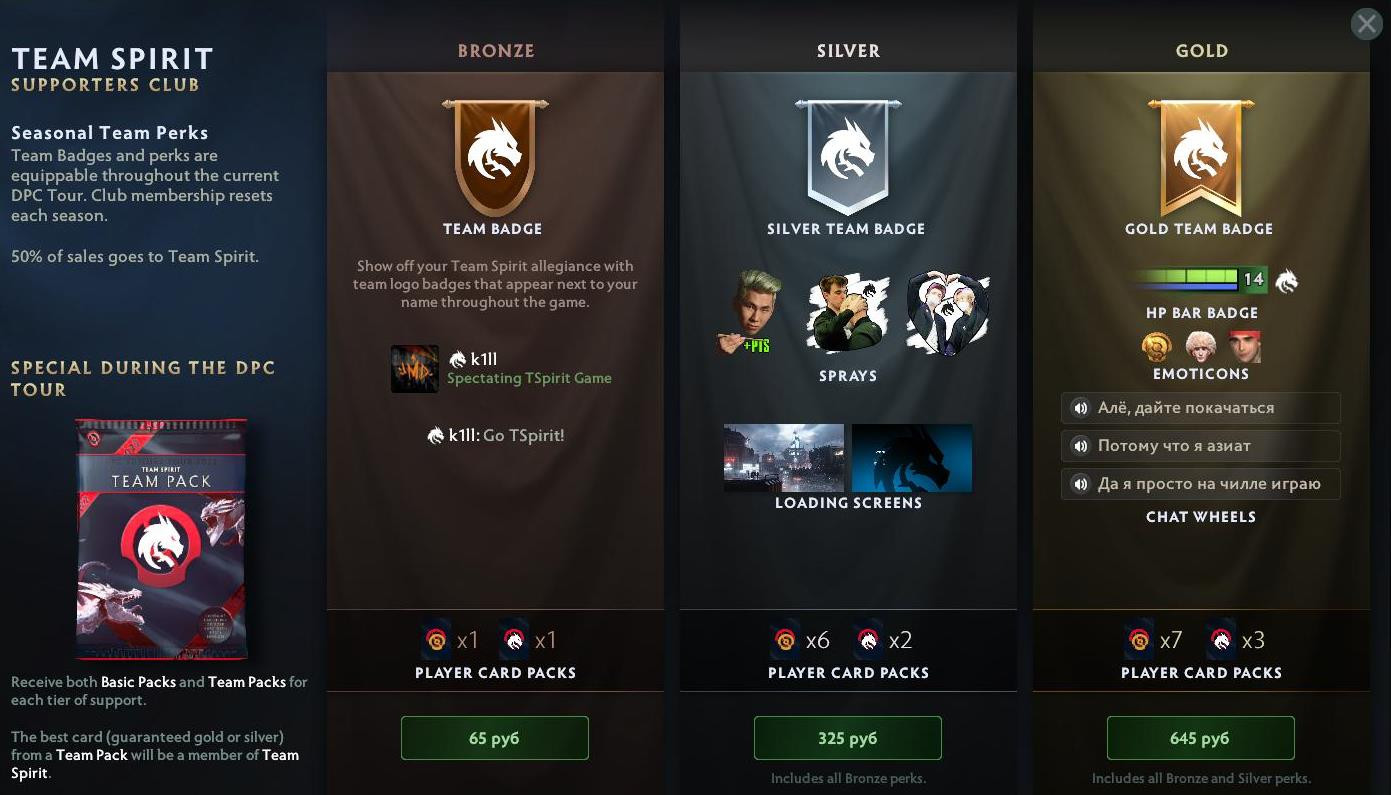
Task: Select the Team Spirit Team Pack image
Action: (161, 540)
